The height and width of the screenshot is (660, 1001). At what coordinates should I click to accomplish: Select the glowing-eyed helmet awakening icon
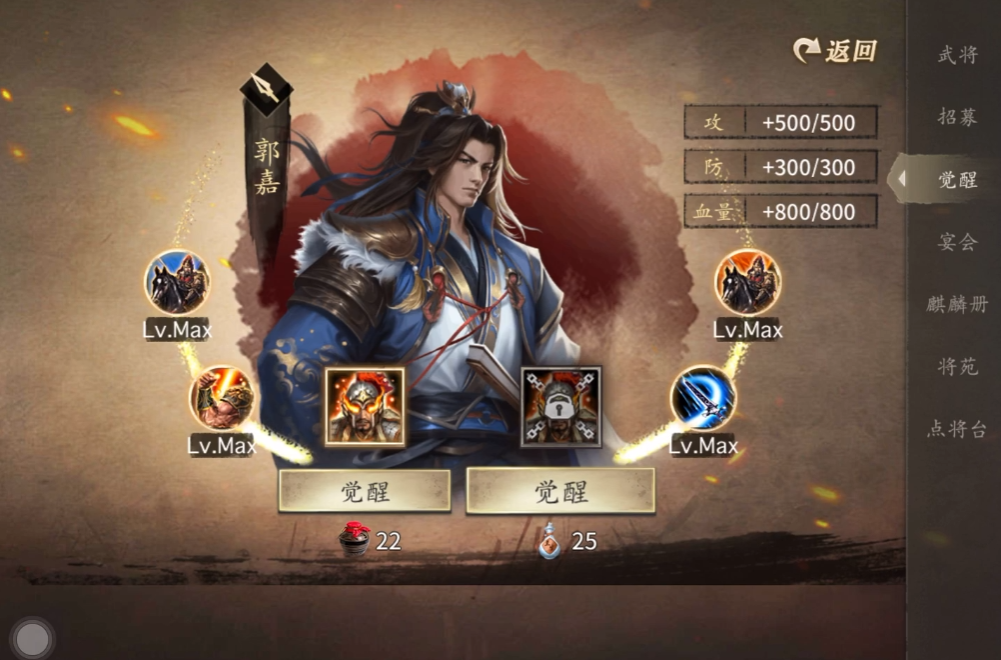point(364,406)
